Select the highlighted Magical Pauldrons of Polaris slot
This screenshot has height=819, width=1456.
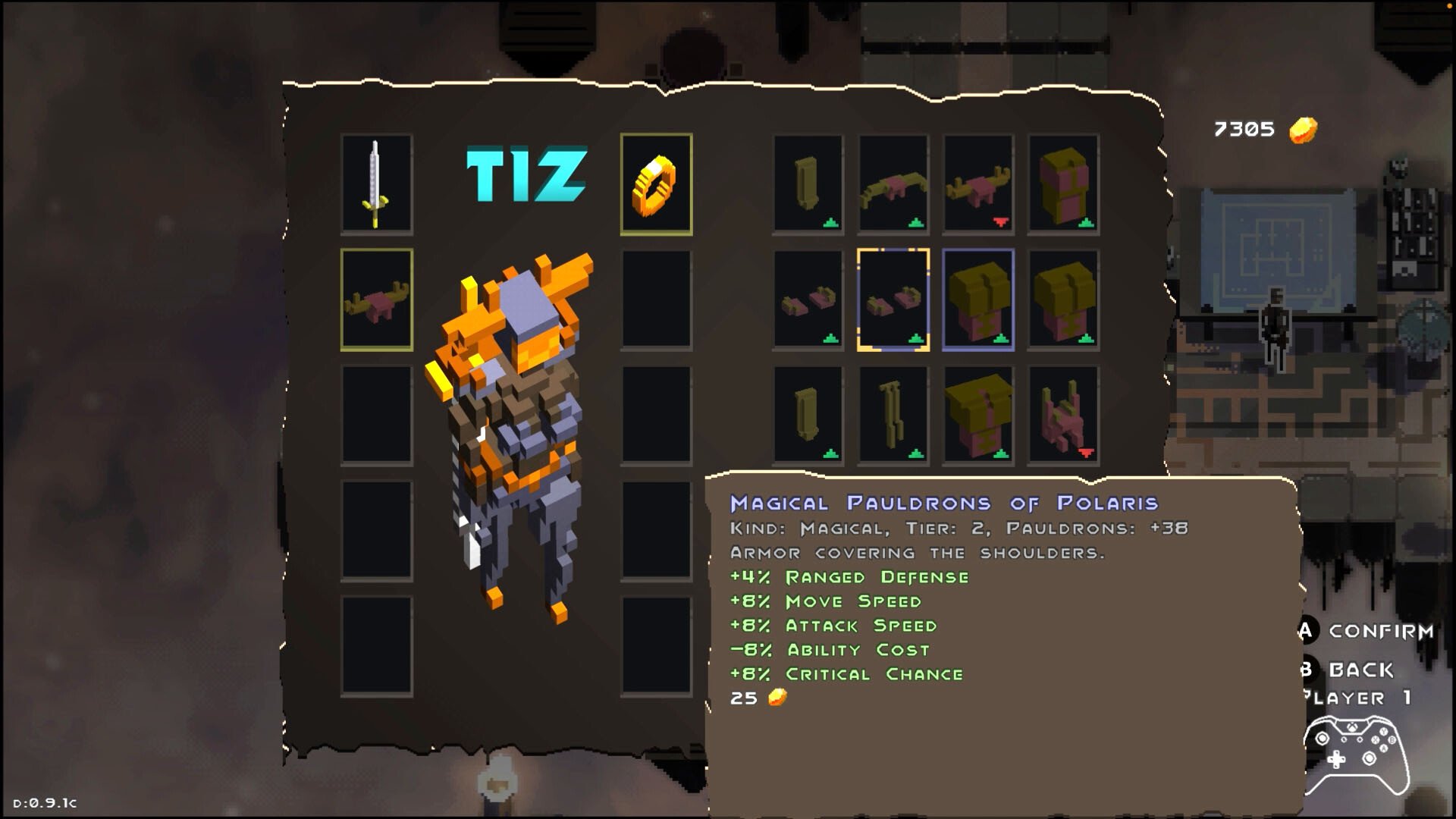point(893,300)
